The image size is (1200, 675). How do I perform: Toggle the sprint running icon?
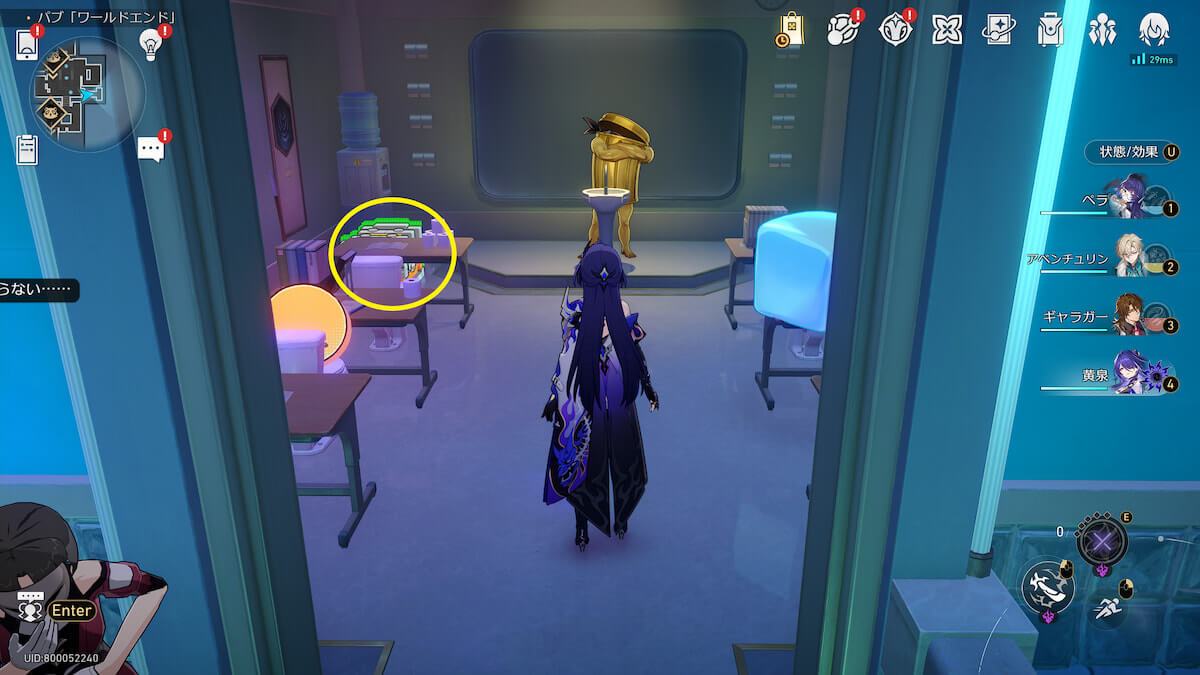[1106, 605]
